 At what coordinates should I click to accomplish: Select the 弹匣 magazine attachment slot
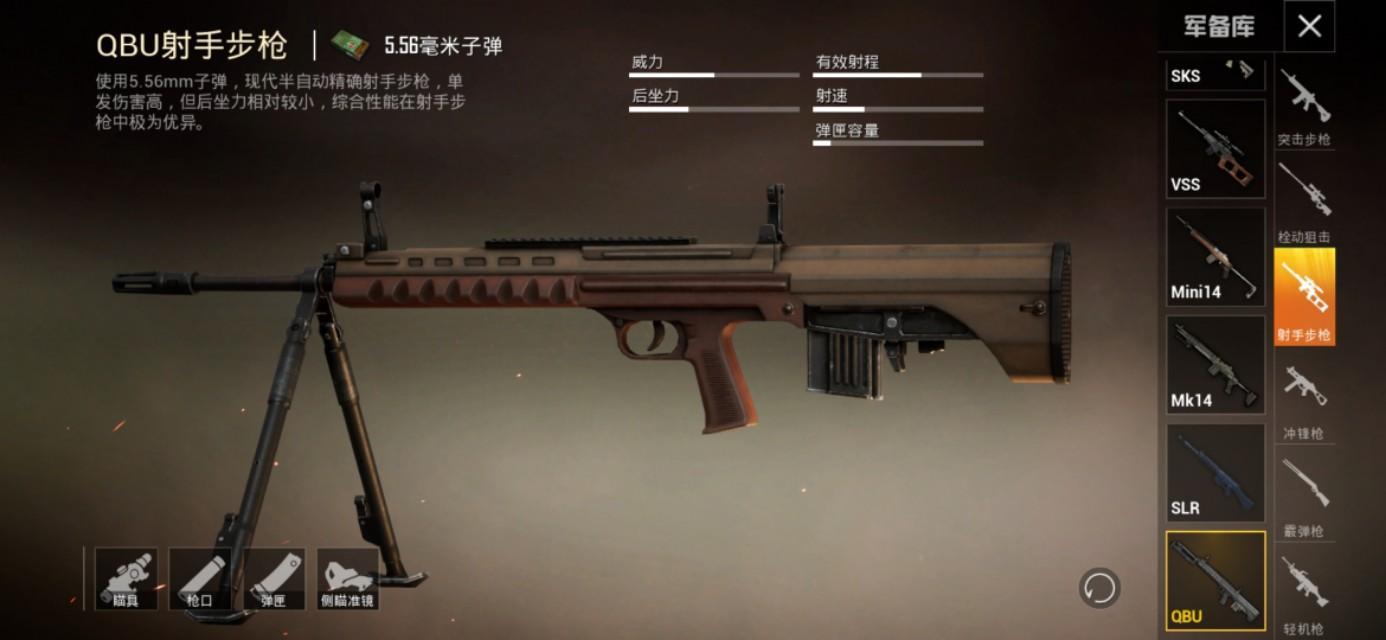274,578
